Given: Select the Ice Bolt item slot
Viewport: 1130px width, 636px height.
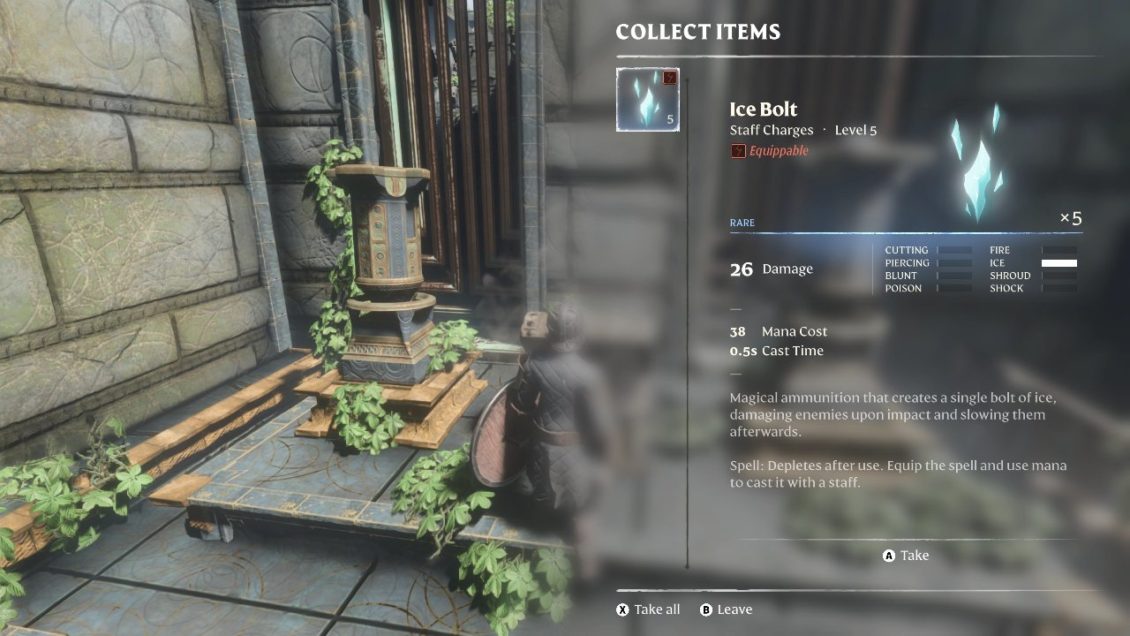Looking at the screenshot, I should coord(648,99).
